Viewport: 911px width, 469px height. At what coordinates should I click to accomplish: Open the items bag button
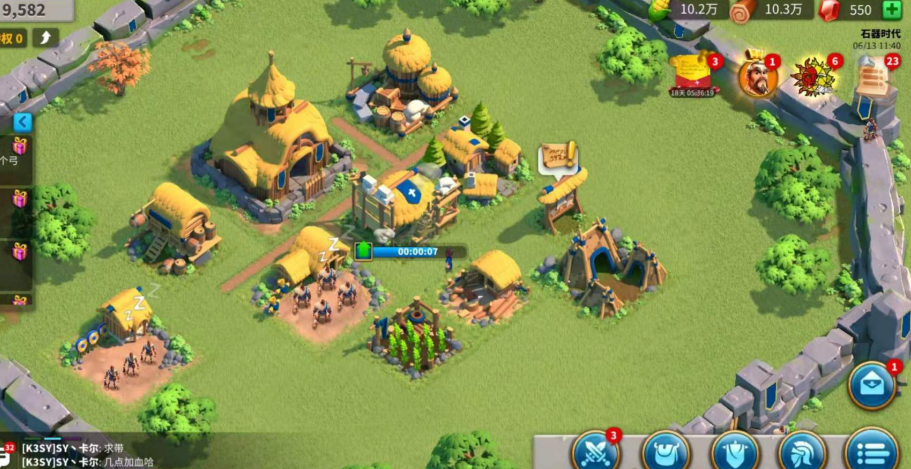click(665, 451)
